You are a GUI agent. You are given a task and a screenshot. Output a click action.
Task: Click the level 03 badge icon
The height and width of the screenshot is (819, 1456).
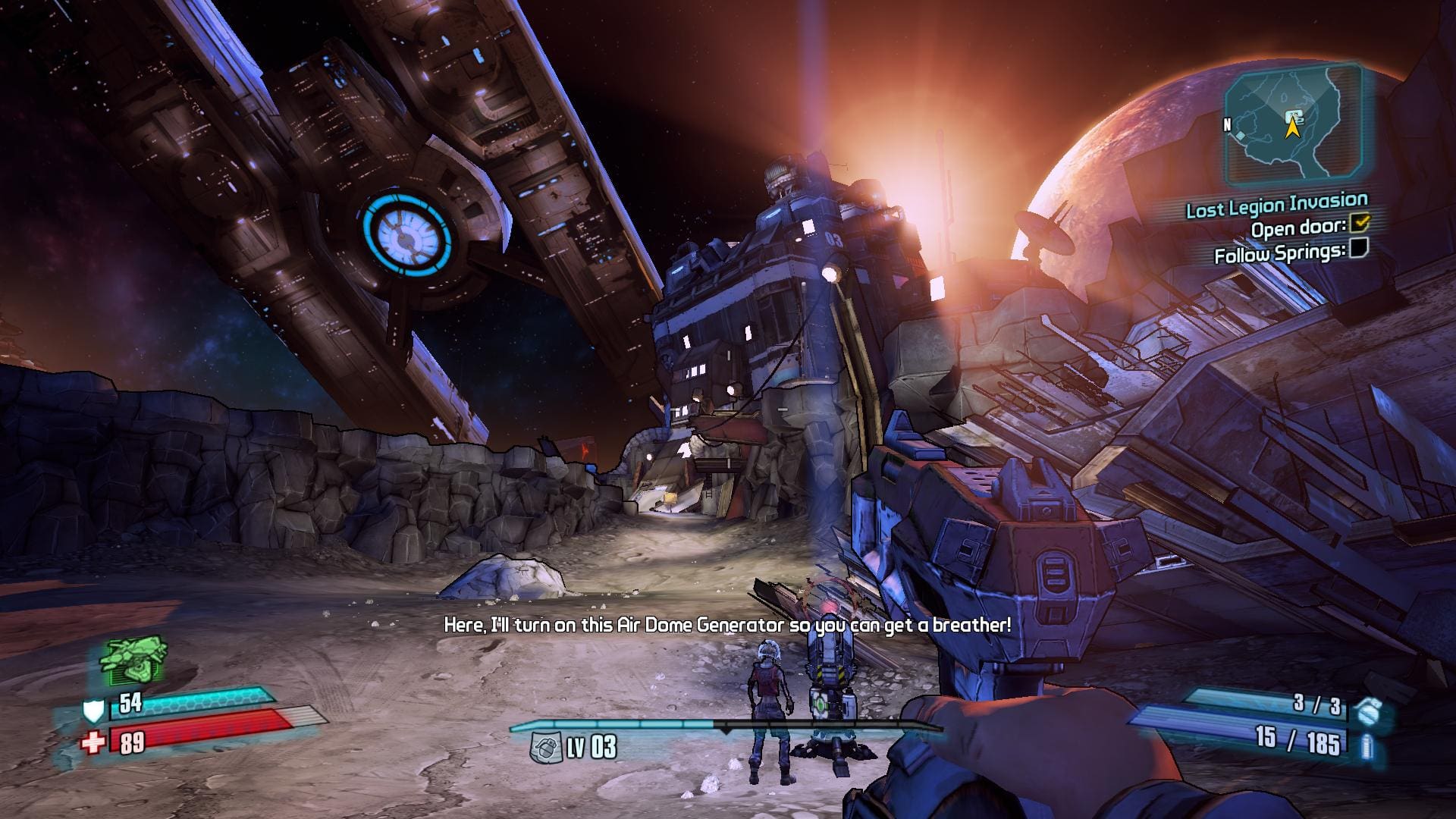pos(546,748)
